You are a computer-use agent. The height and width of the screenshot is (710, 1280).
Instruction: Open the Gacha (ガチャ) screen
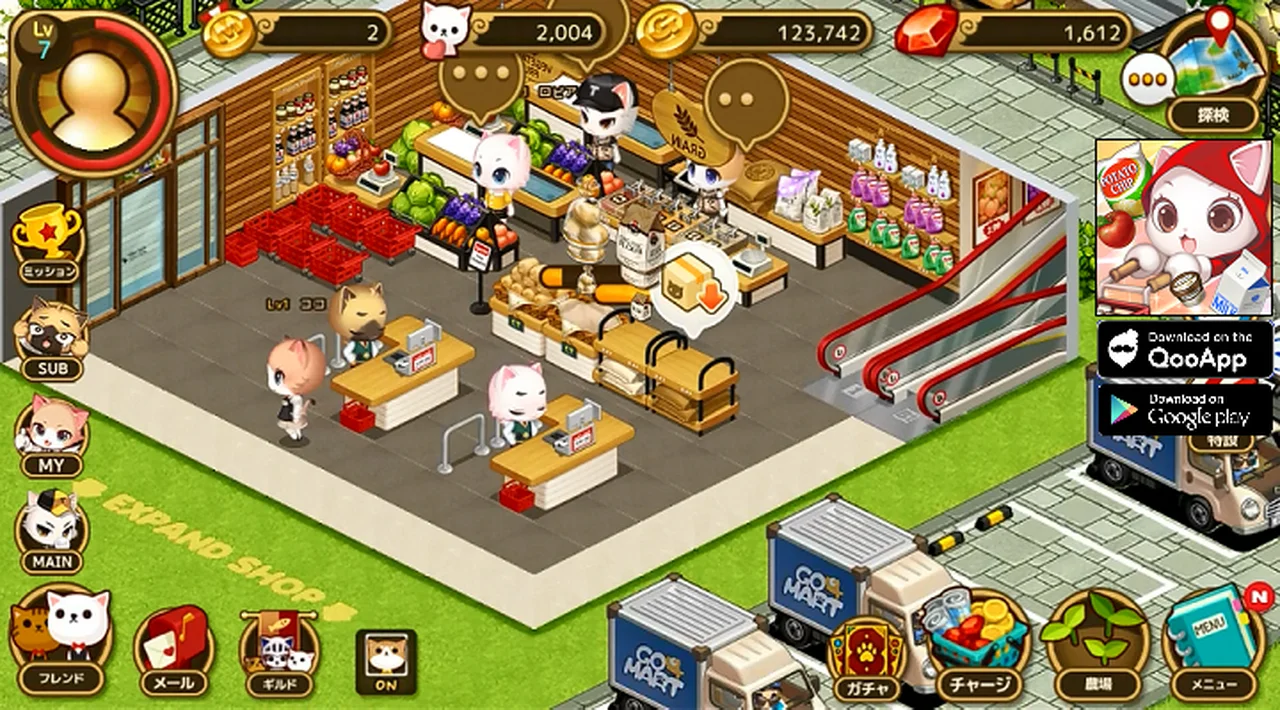[x=866, y=657]
